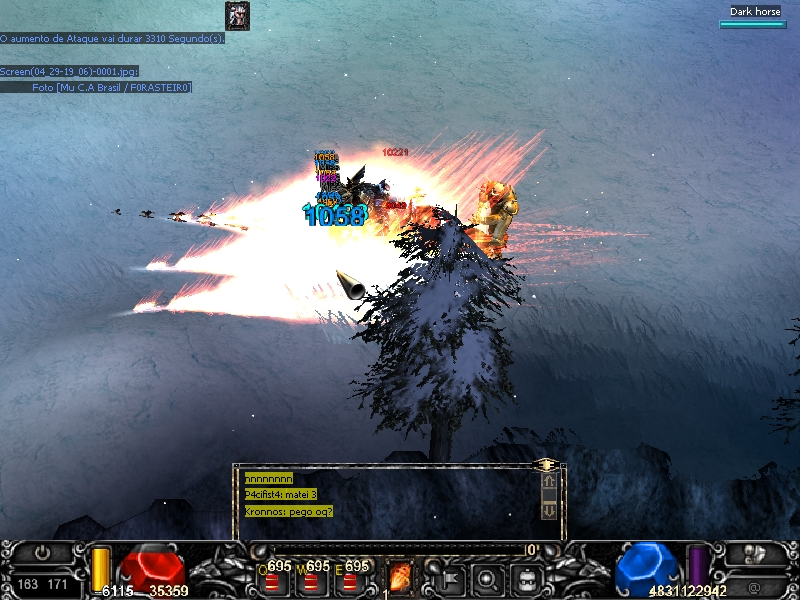Viewport: 800px width, 600px height.
Task: Click the robot face icon button
Action: pos(525,577)
